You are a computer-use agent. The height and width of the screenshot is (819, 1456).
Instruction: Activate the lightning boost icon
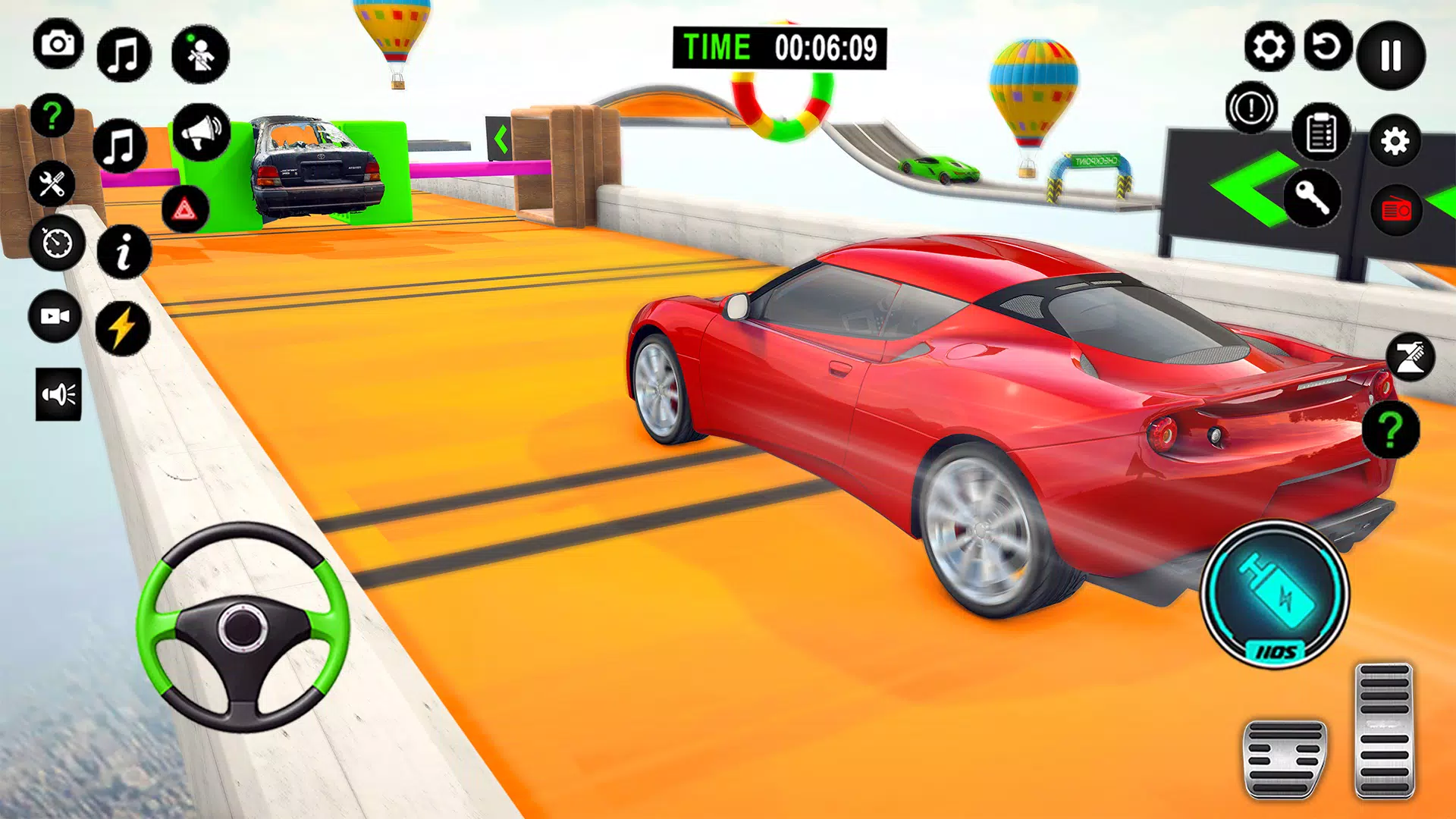124,328
